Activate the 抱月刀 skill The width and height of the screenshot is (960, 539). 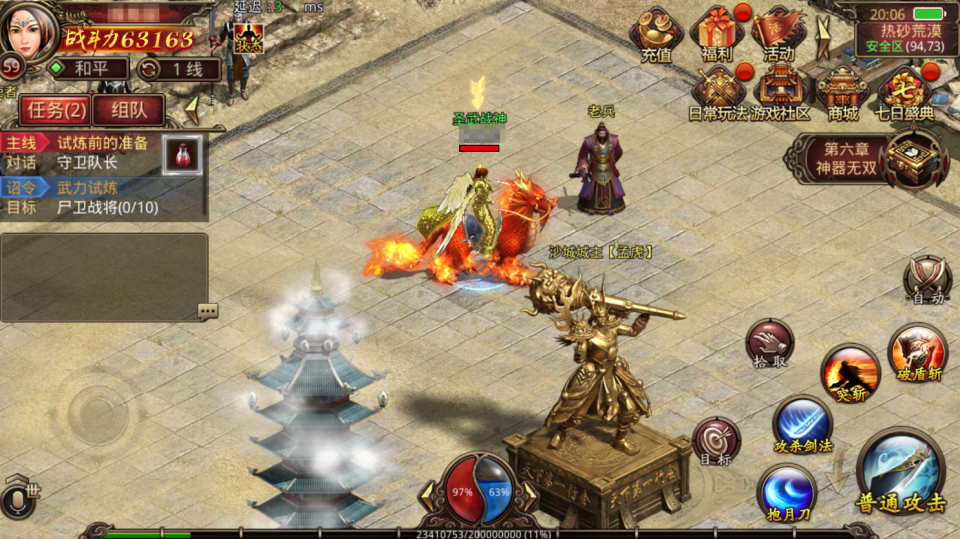[x=785, y=491]
